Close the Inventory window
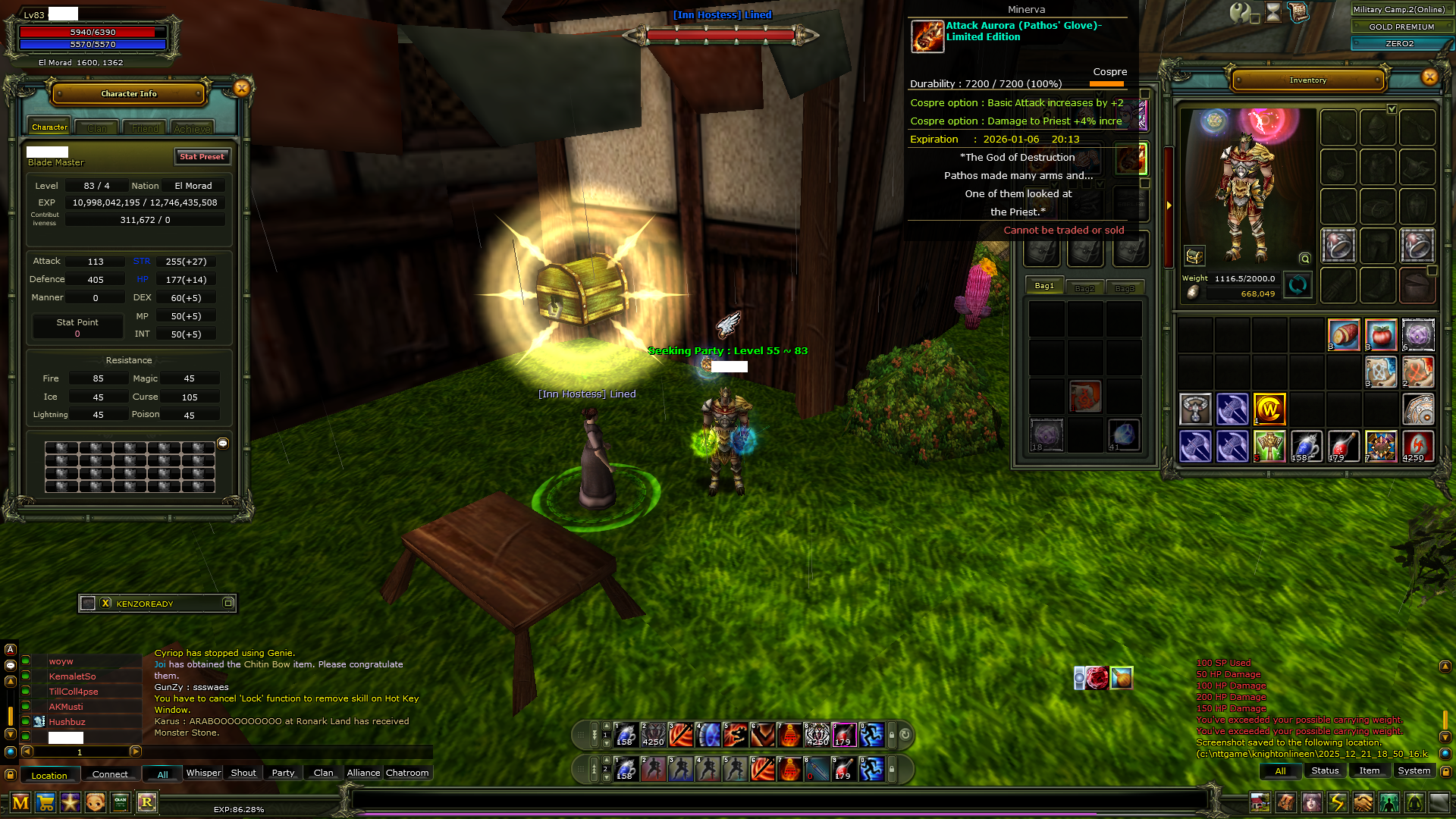Viewport: 1456px width, 819px height. 1429,77
